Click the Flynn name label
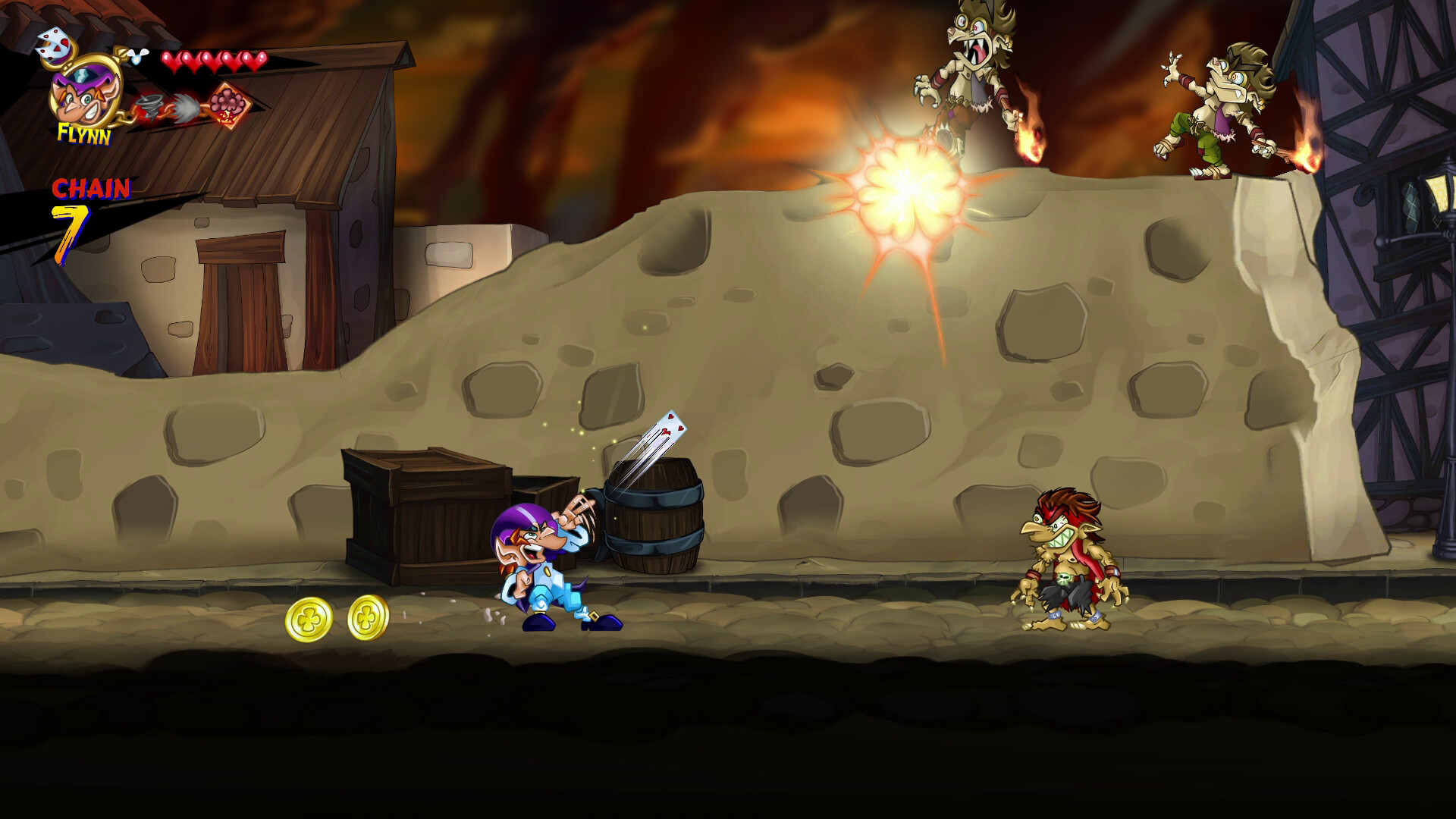The height and width of the screenshot is (819, 1456). [x=85, y=133]
